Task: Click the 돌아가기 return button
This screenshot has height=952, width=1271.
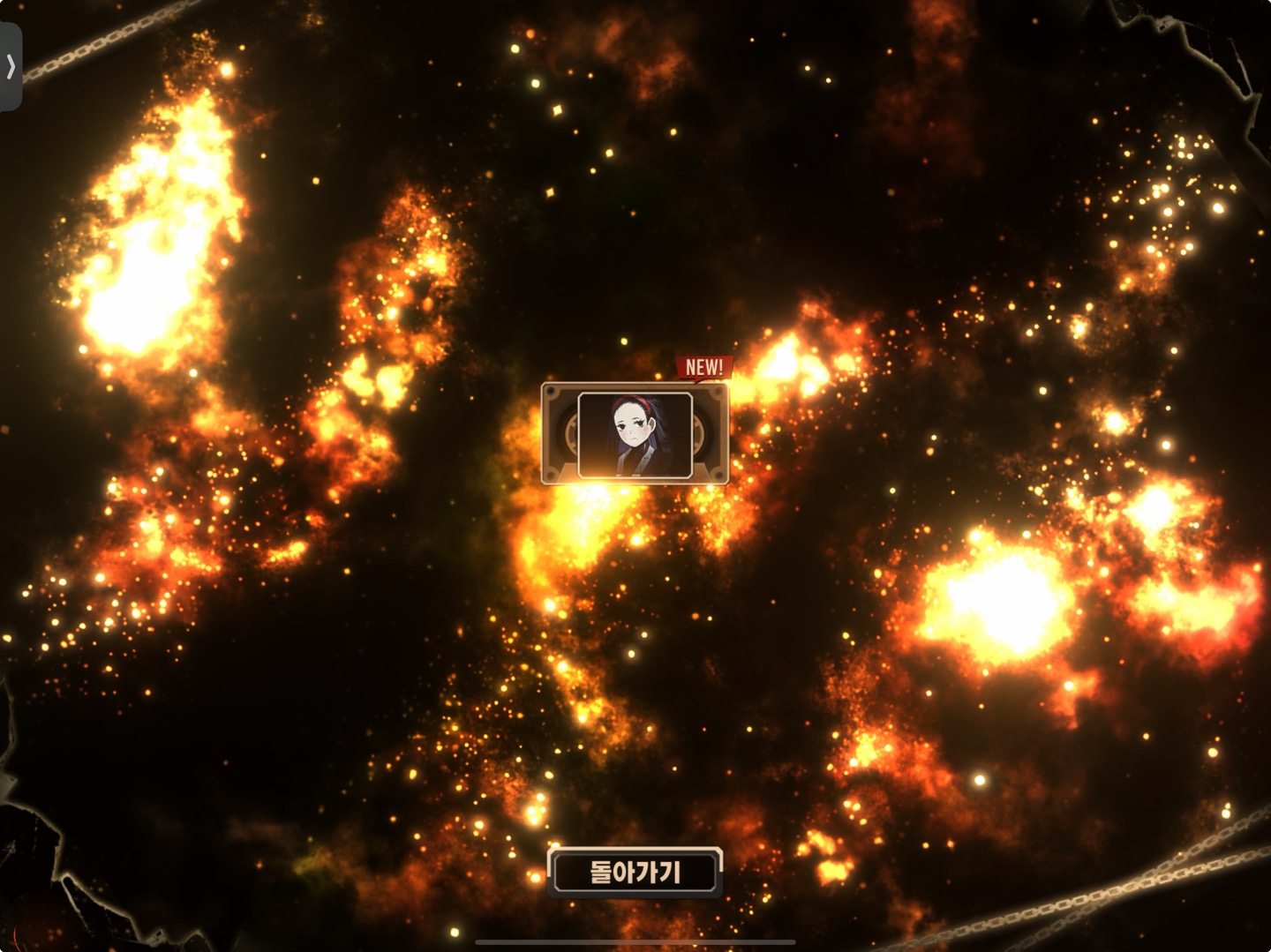Action: point(635,872)
